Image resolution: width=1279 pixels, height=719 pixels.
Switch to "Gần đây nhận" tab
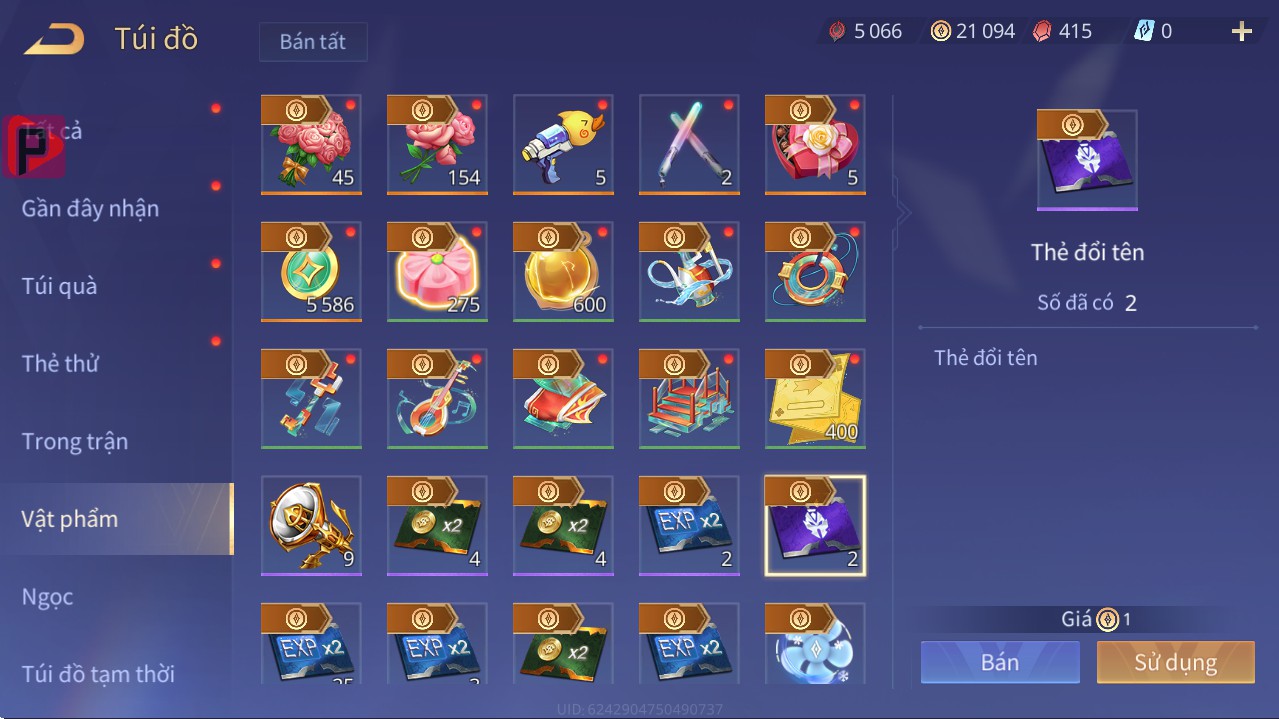click(x=91, y=208)
